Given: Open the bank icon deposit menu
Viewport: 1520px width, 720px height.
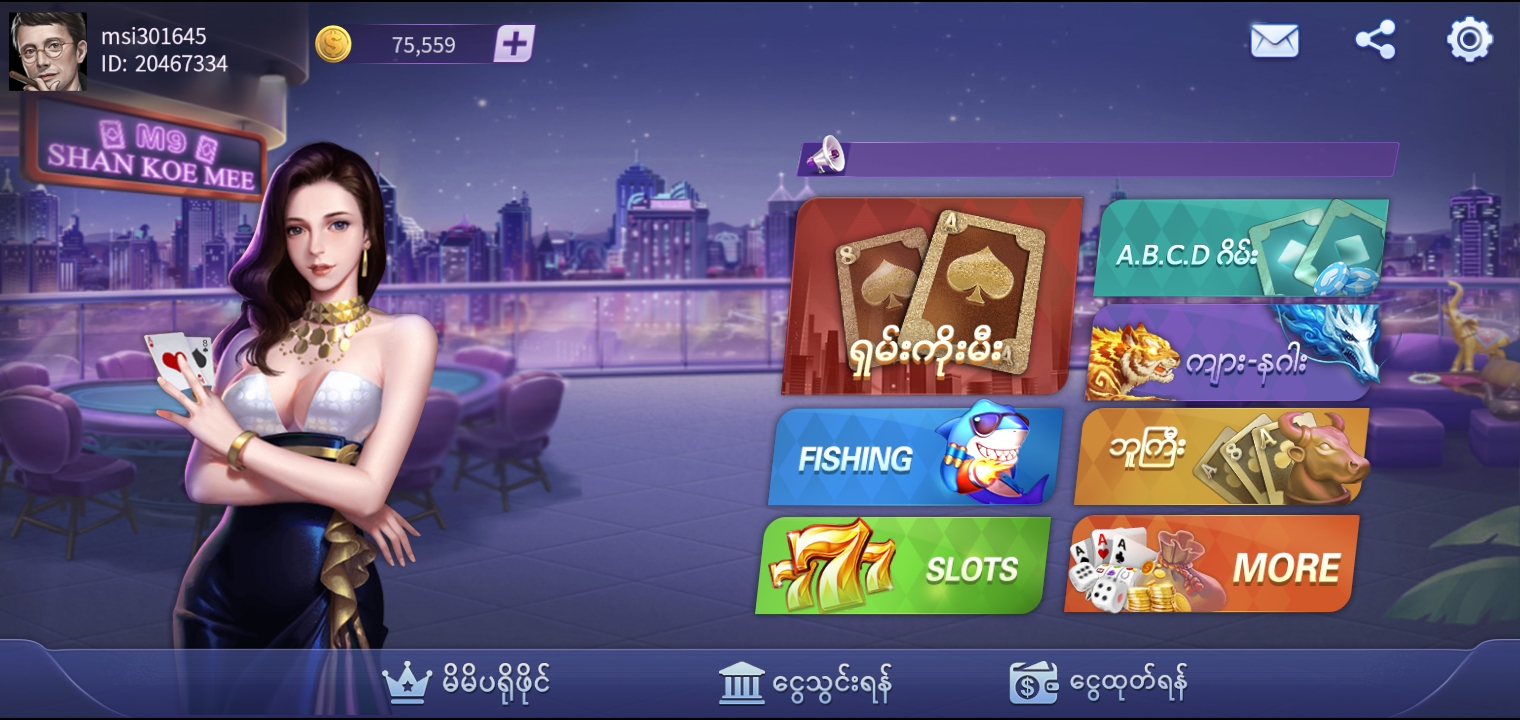Looking at the screenshot, I should point(805,683).
